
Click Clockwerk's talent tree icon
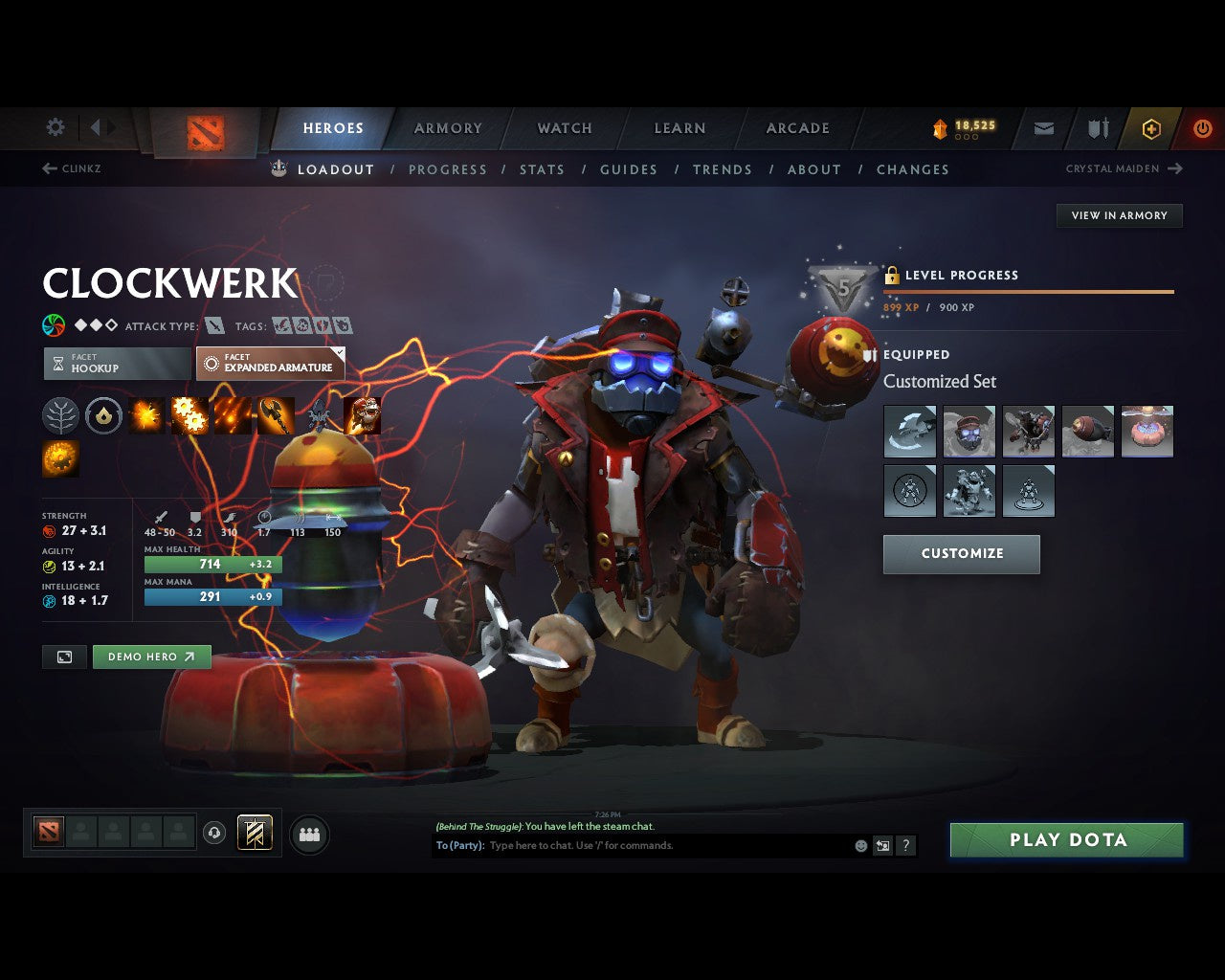pos(60,415)
